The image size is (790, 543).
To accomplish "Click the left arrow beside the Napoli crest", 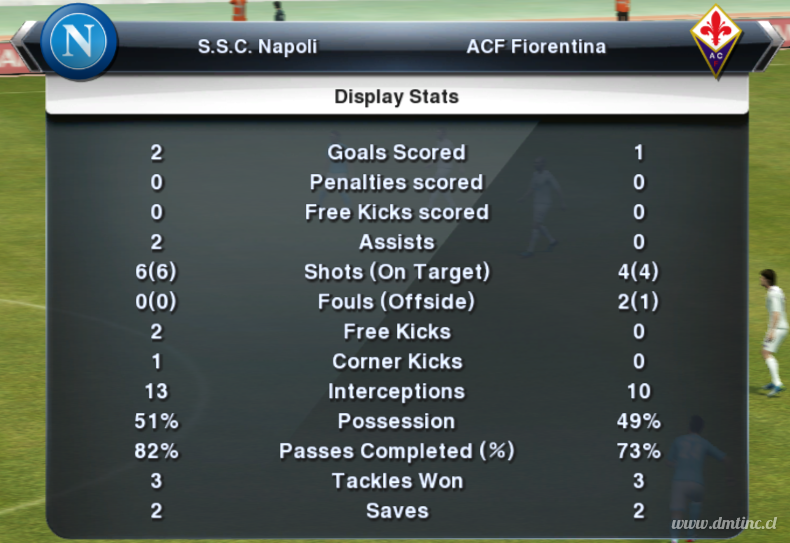I will click(x=25, y=46).
